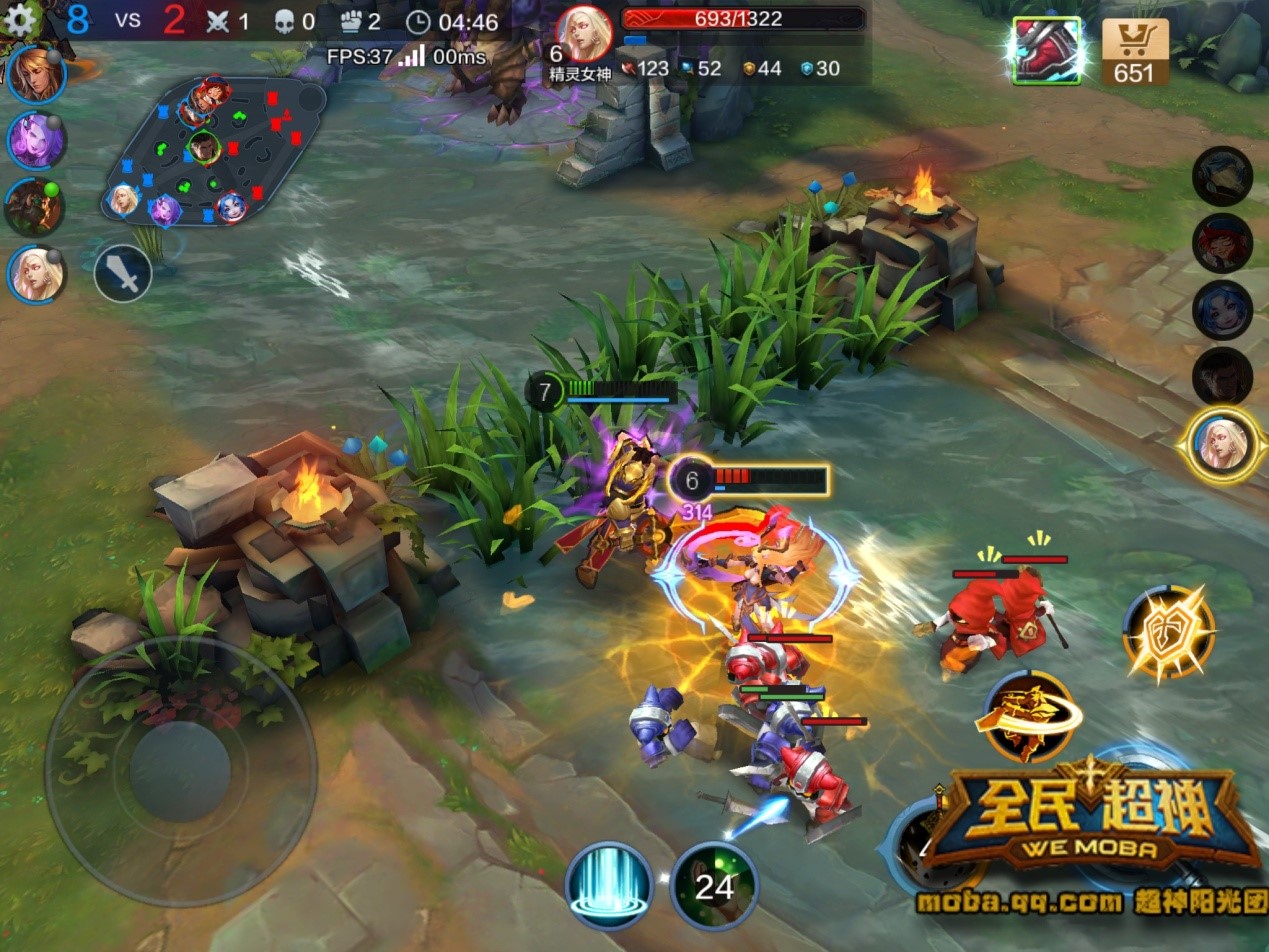Tap the green spell showing 24 cooldown
Image resolution: width=1269 pixels, height=952 pixels.
[714, 885]
